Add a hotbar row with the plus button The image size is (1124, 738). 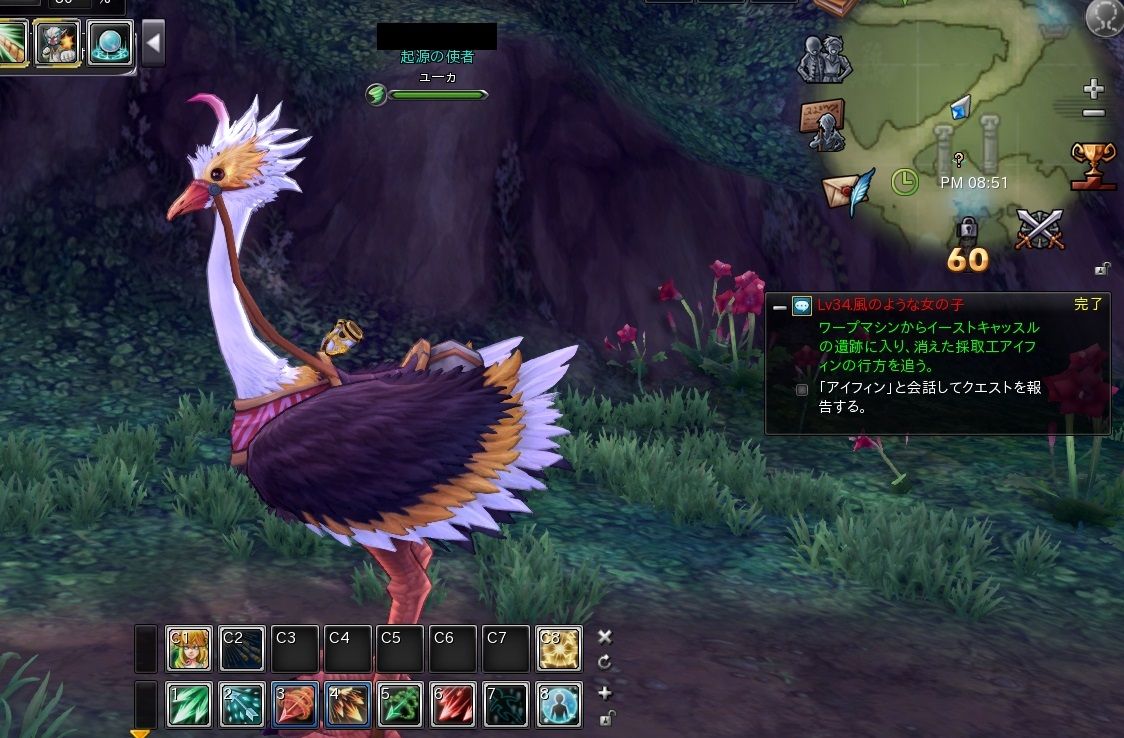point(604,693)
